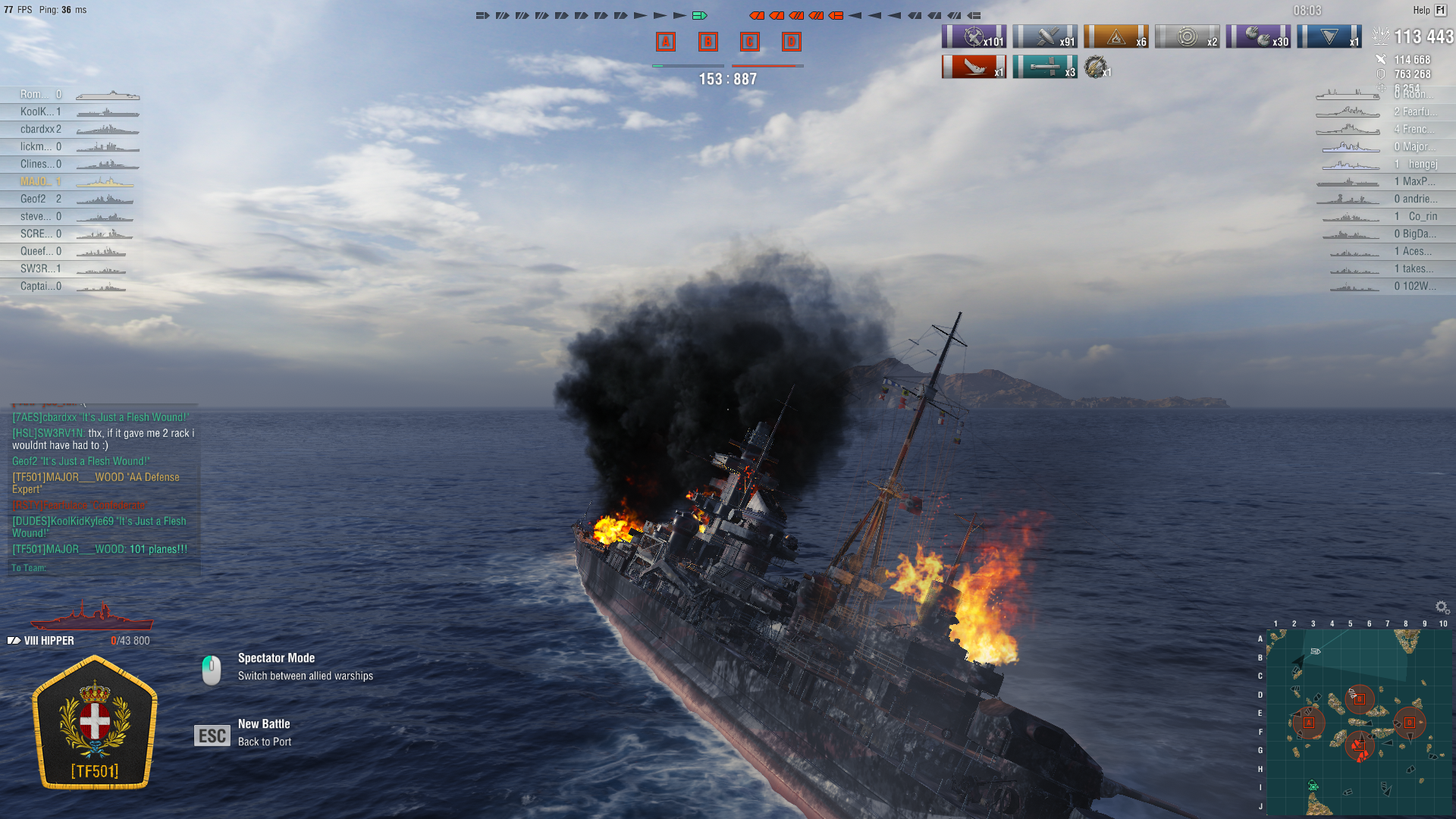Click the red Hipper ship silhouette

pos(92,616)
